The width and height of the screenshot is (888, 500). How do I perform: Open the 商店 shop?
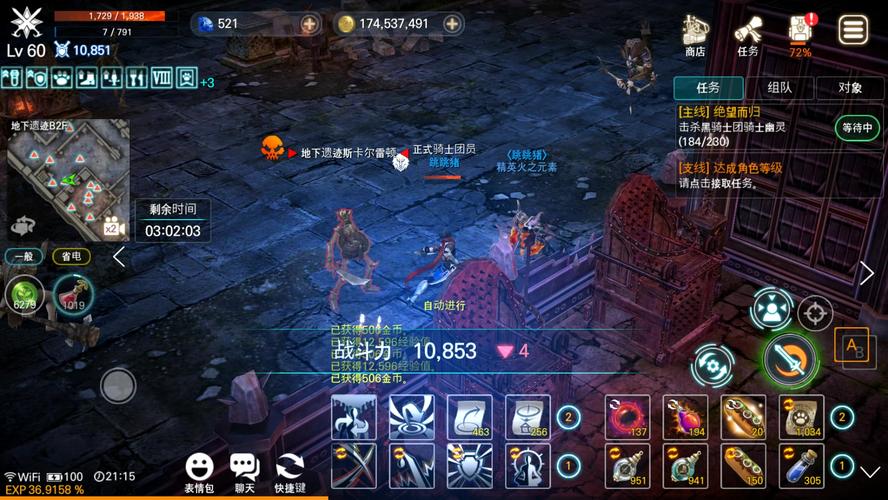(695, 35)
